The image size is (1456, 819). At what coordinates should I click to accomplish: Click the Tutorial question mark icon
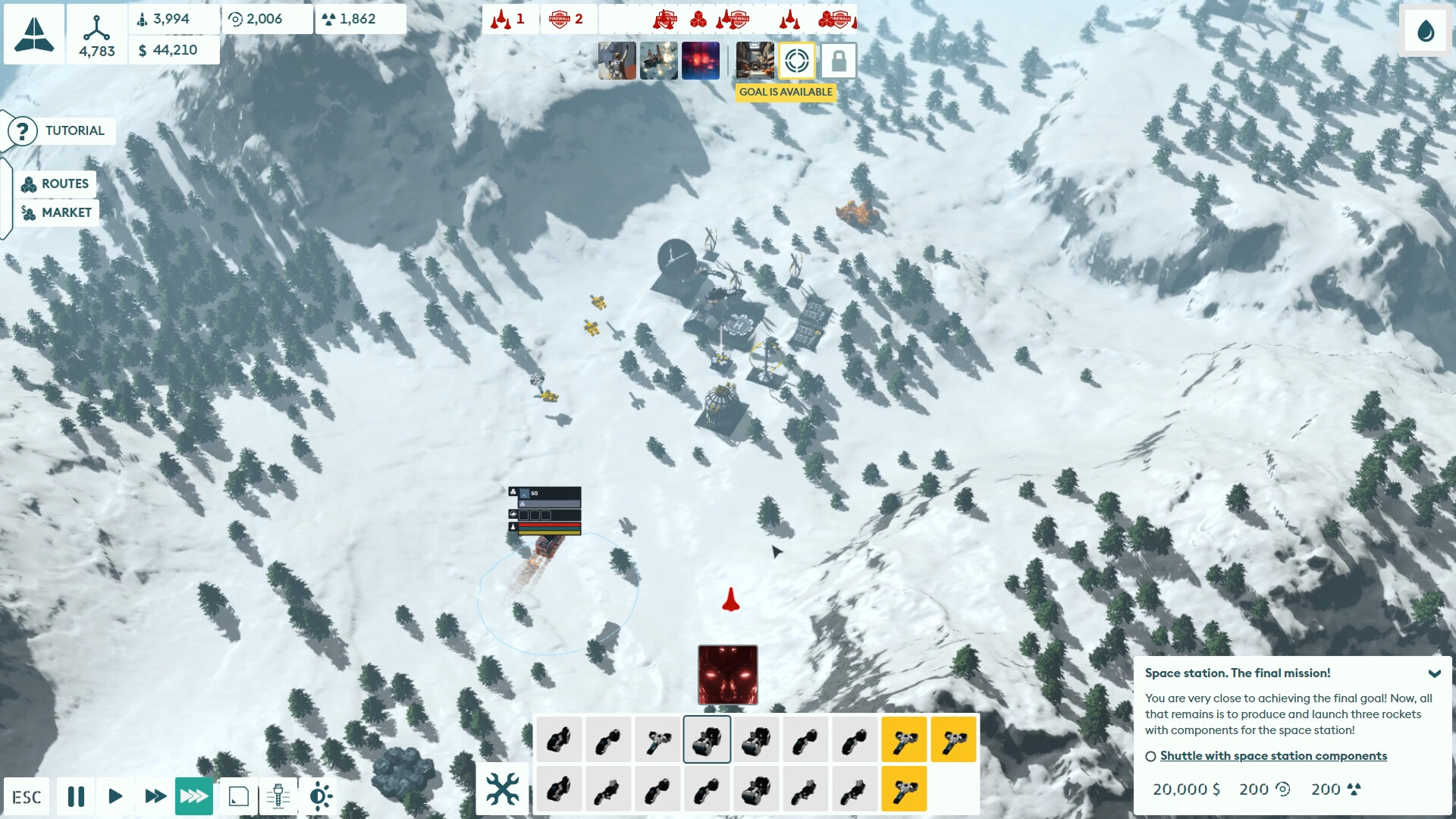pyautogui.click(x=22, y=130)
